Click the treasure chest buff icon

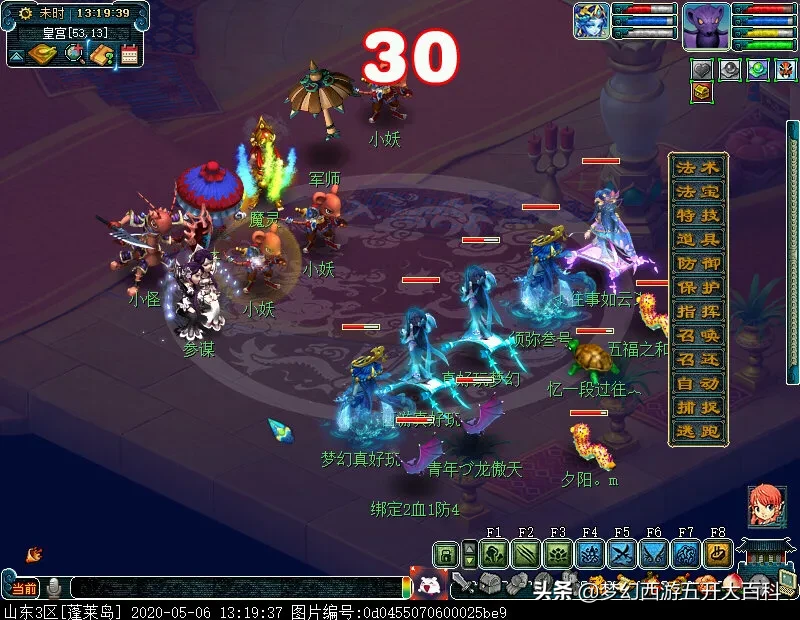click(x=702, y=93)
